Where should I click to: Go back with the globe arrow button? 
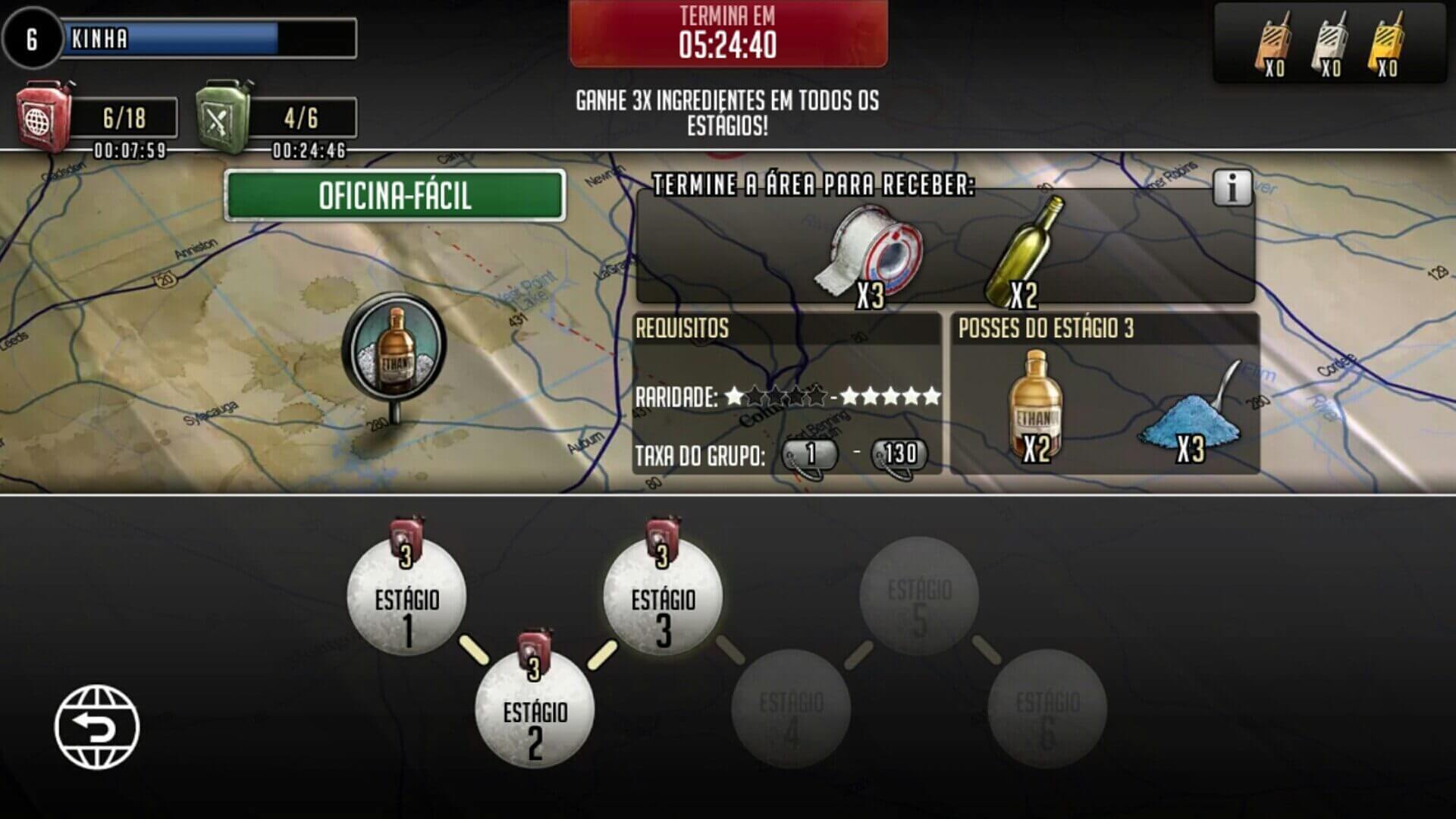coord(97,726)
